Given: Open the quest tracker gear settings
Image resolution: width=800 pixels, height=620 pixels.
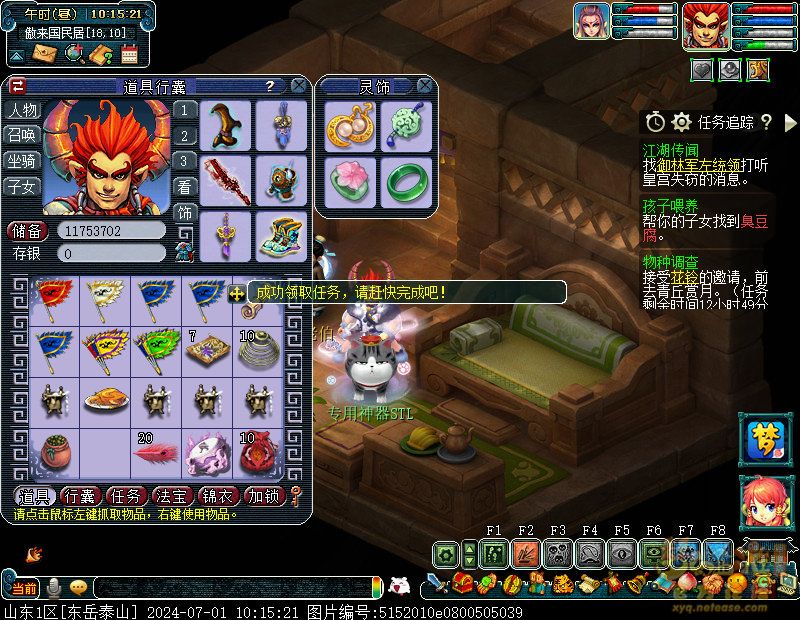Looking at the screenshot, I should (682, 122).
